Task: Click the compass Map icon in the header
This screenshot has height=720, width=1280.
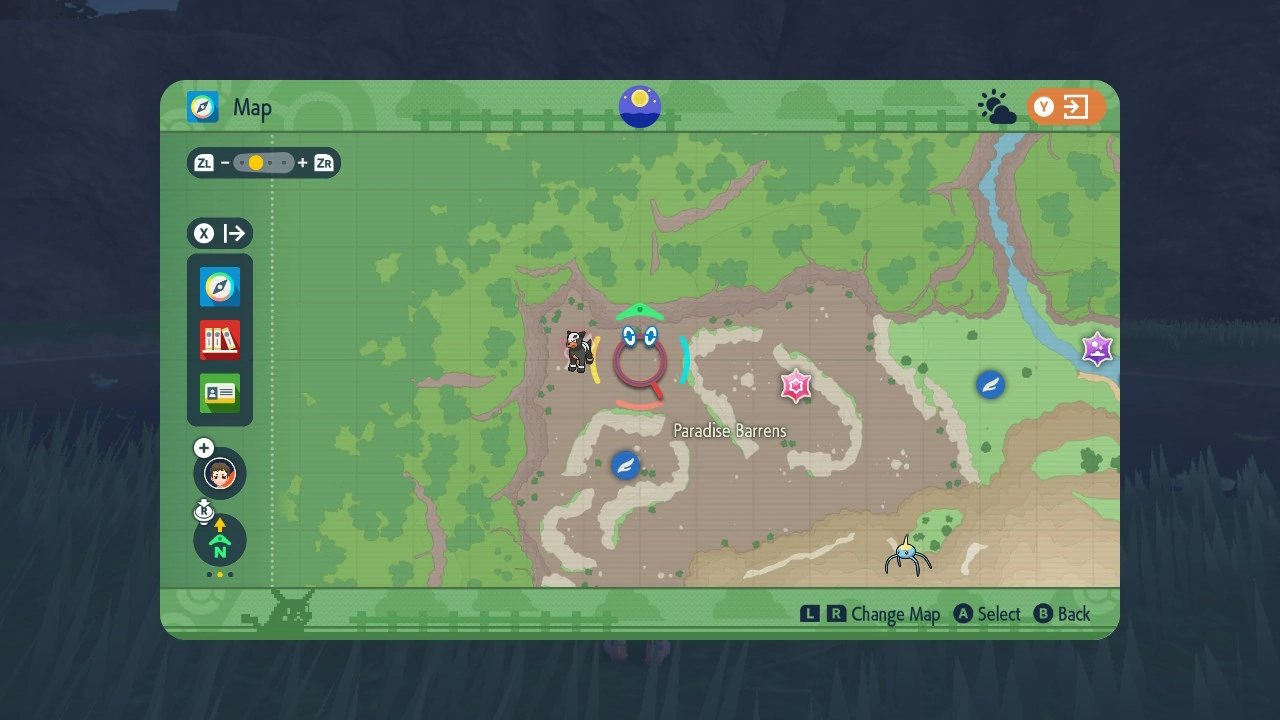Action: (202, 107)
